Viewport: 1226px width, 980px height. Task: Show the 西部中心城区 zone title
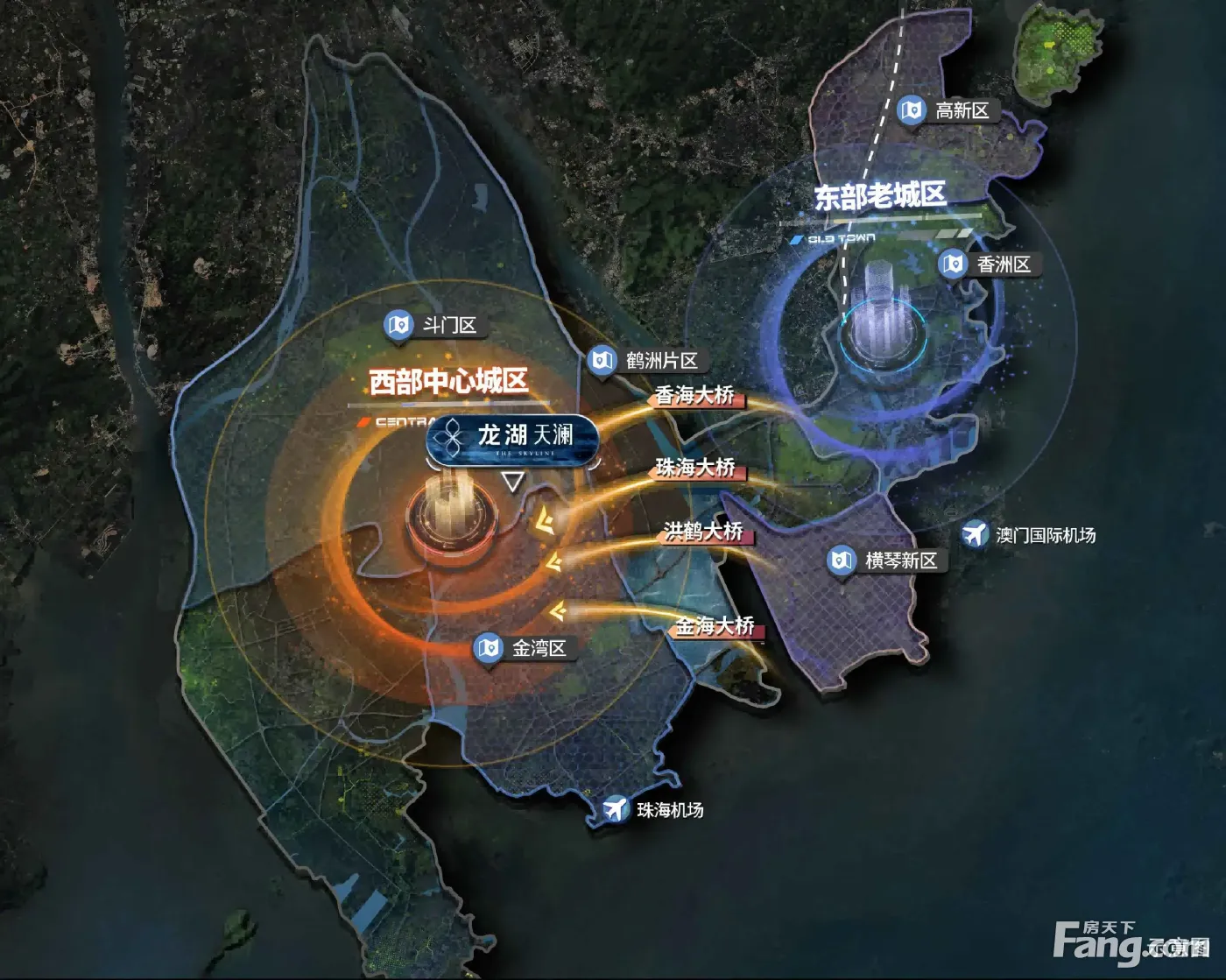point(448,382)
